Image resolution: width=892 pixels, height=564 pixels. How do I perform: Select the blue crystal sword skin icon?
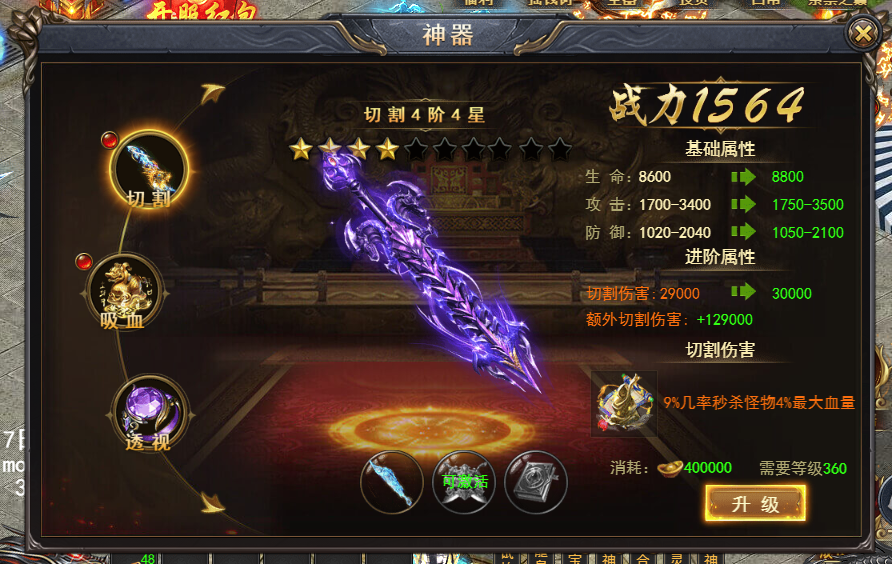point(390,482)
